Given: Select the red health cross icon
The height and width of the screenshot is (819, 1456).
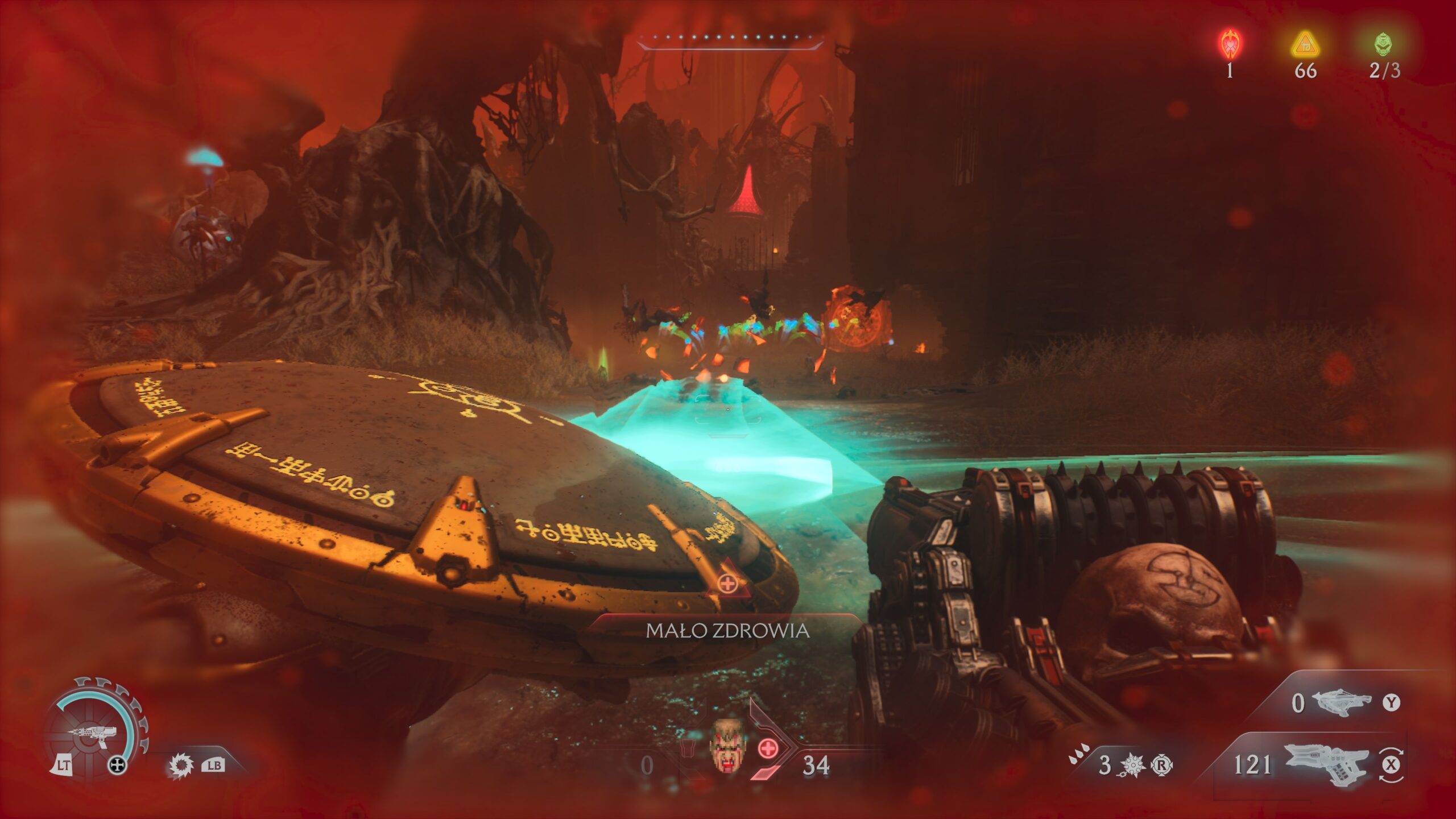Looking at the screenshot, I should 768,748.
